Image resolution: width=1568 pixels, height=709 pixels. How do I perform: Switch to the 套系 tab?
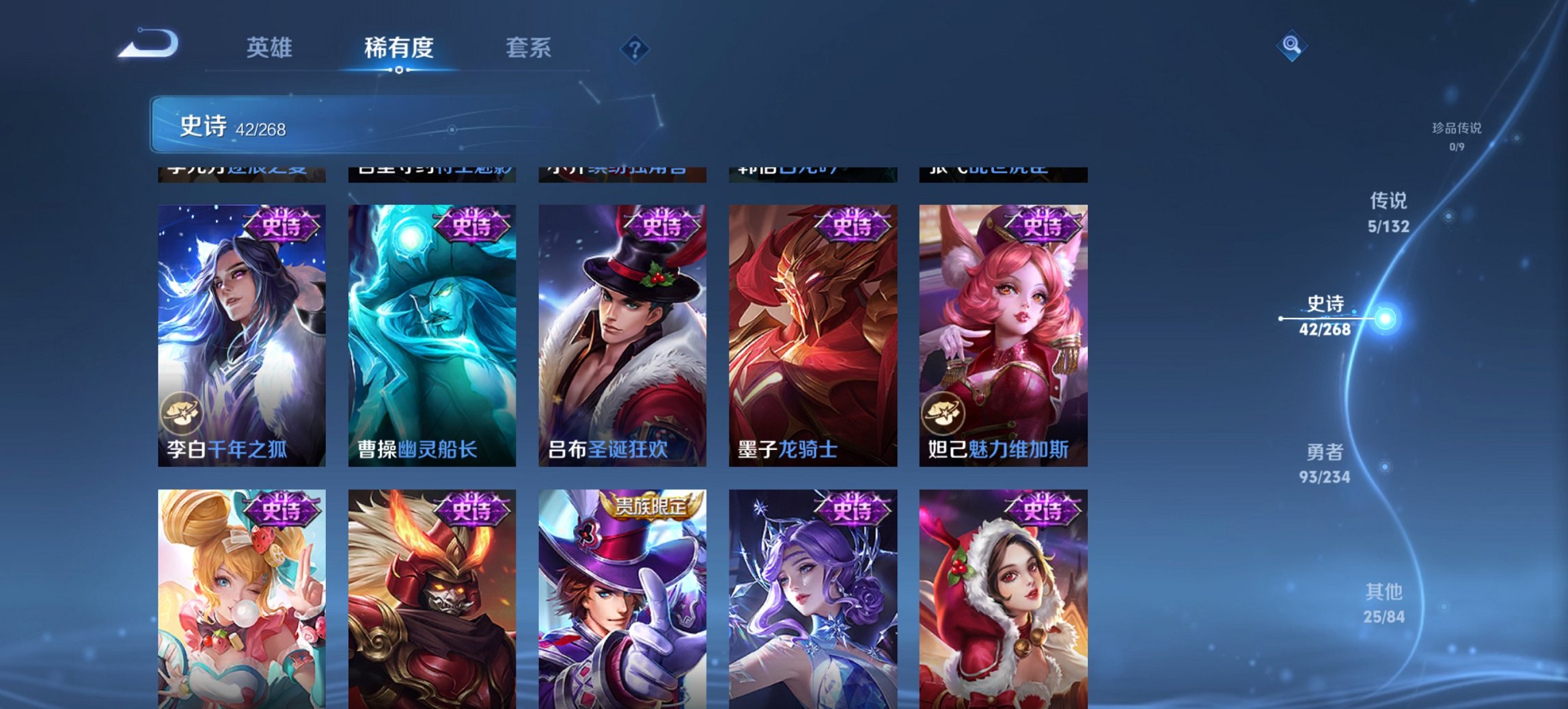[529, 48]
